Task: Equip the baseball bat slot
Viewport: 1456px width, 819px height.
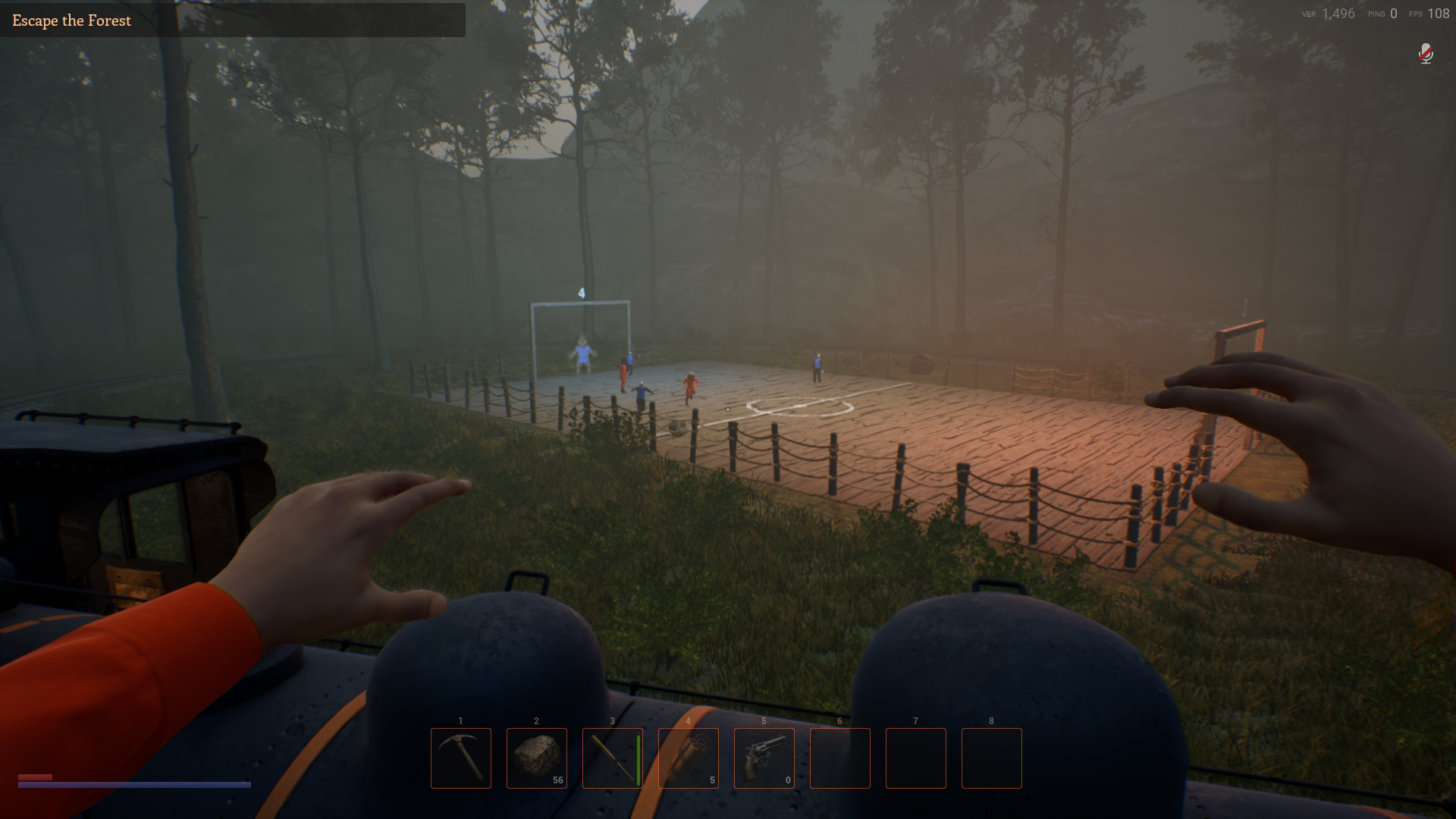Action: click(613, 758)
